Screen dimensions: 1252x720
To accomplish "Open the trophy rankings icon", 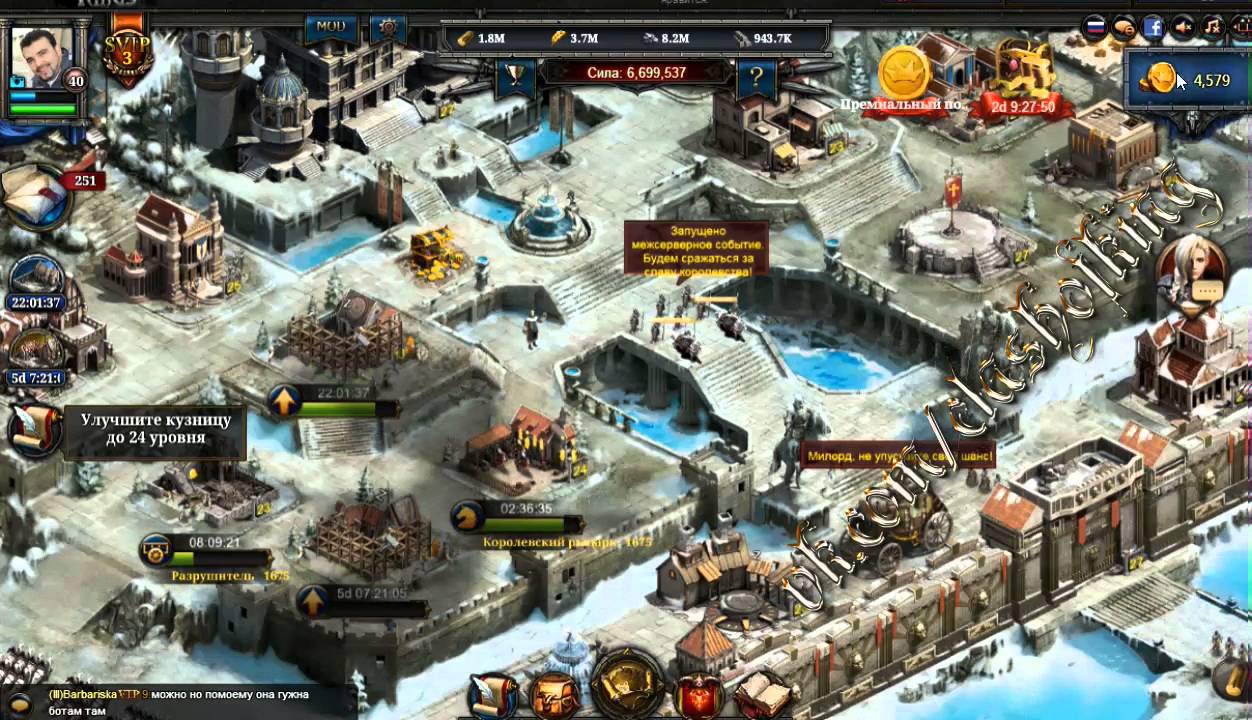I will click(515, 76).
